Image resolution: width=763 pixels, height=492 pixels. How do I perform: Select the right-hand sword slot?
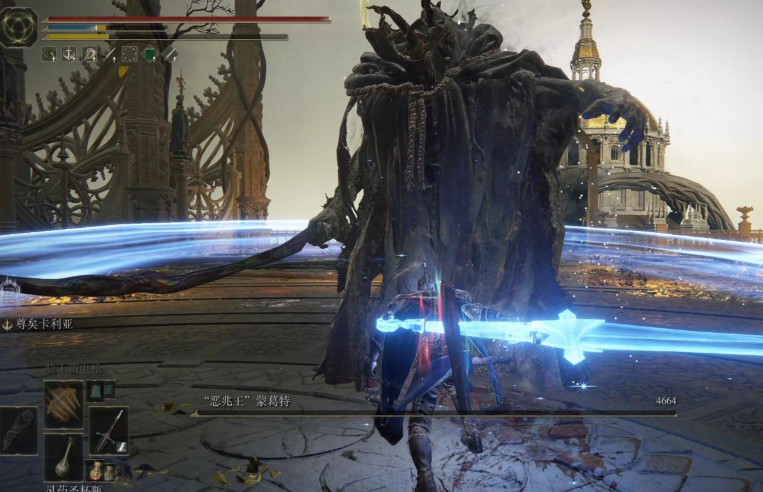(x=108, y=431)
